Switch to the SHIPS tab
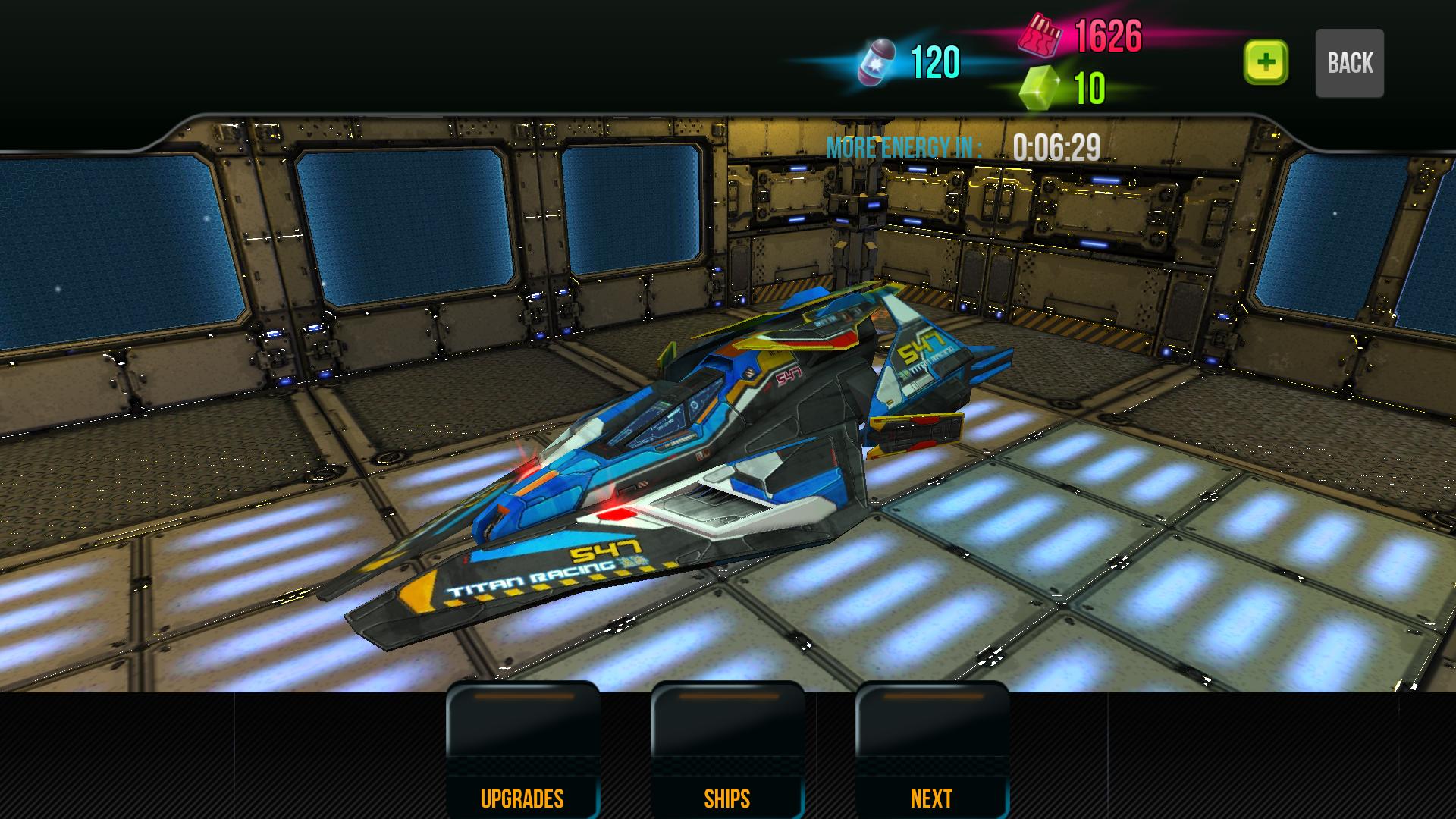The image size is (1456, 819). 726,798
